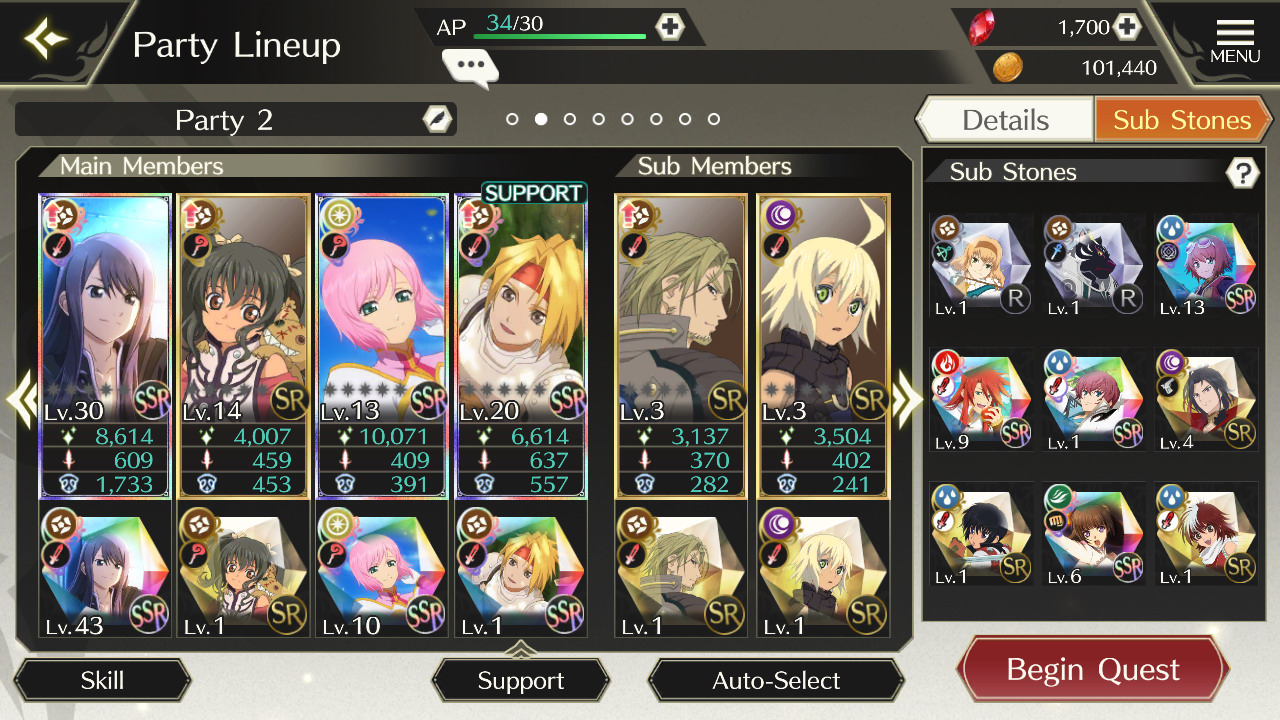
Task: Switch to the Details tab
Action: click(x=1005, y=120)
